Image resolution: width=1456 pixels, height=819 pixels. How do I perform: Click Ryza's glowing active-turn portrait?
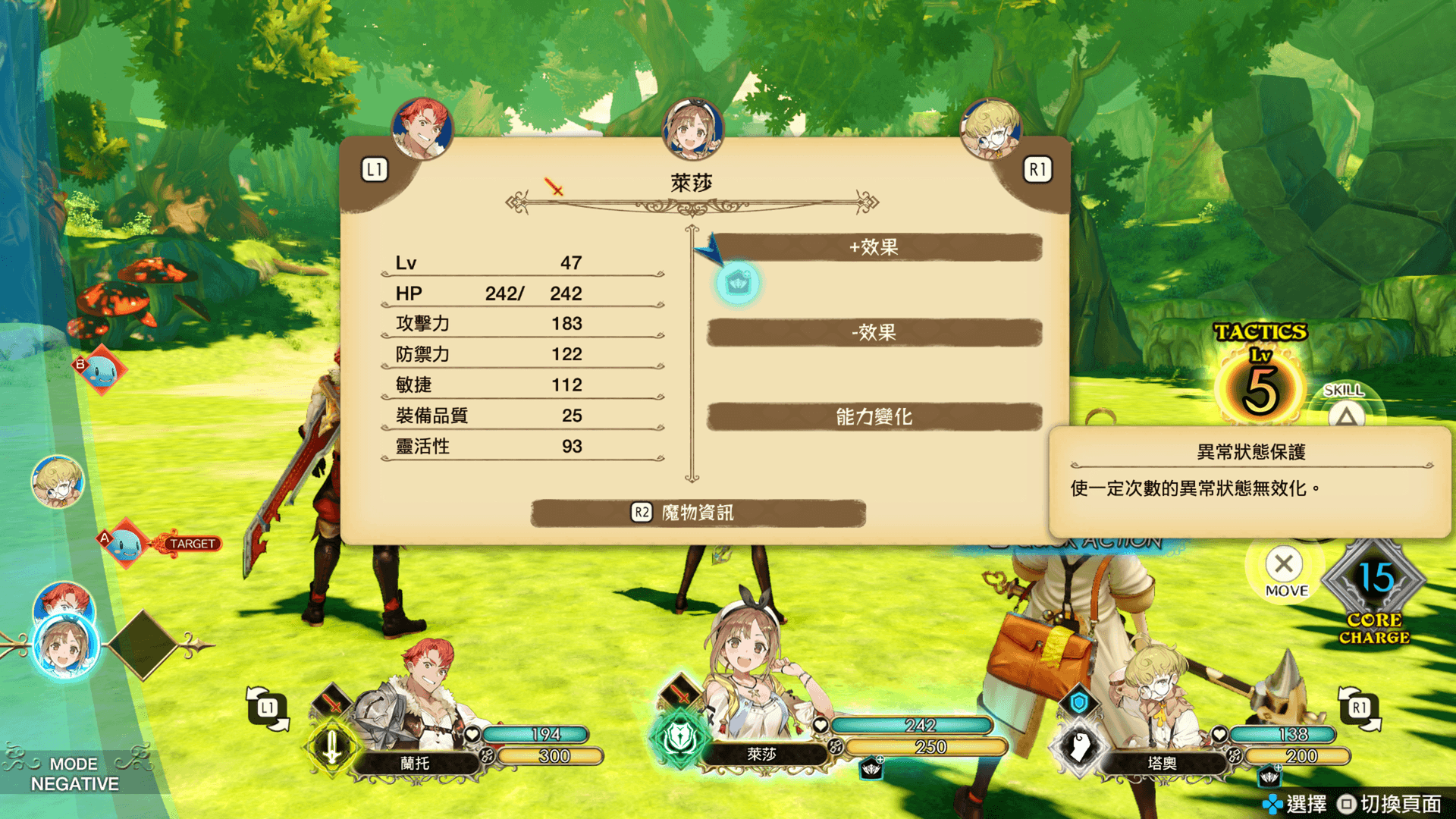pyautogui.click(x=65, y=646)
